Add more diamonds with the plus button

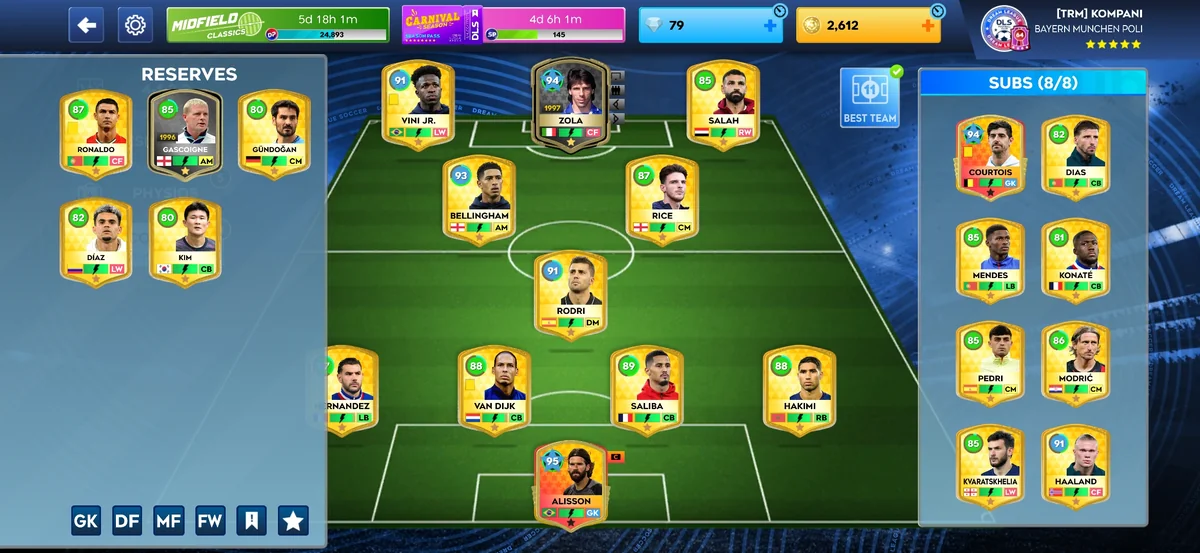click(770, 26)
